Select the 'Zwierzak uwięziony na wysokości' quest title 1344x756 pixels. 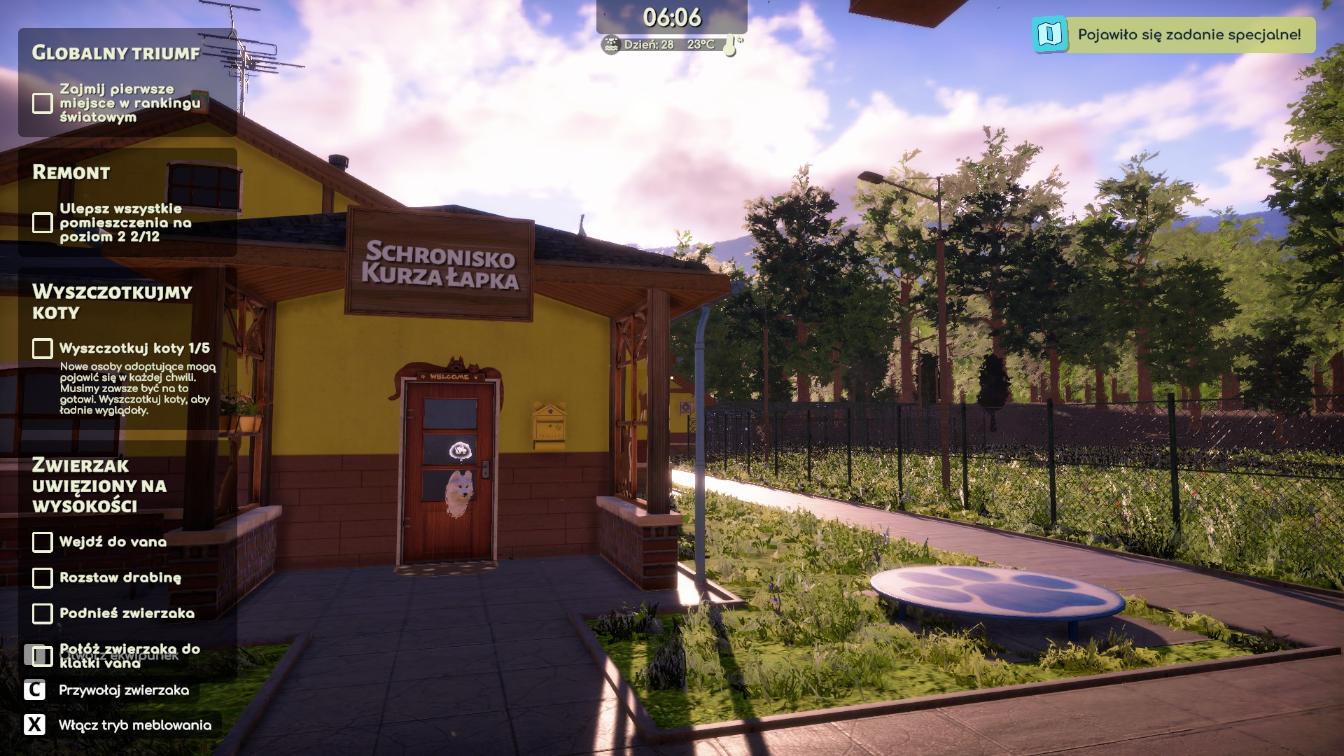coord(99,485)
